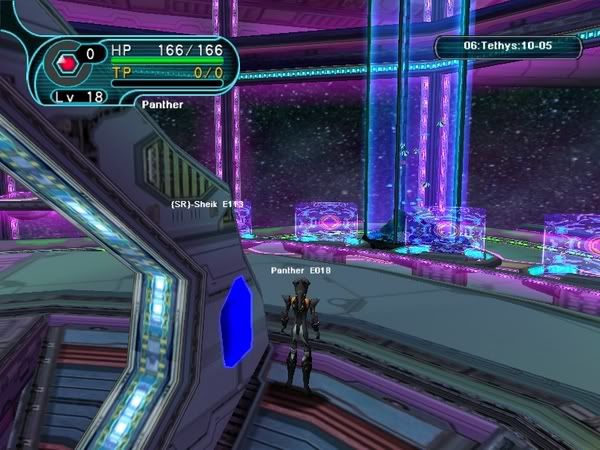Select the (SR)-Sheik E113 player name tag
Viewport: 600px width, 450px height.
(207, 204)
